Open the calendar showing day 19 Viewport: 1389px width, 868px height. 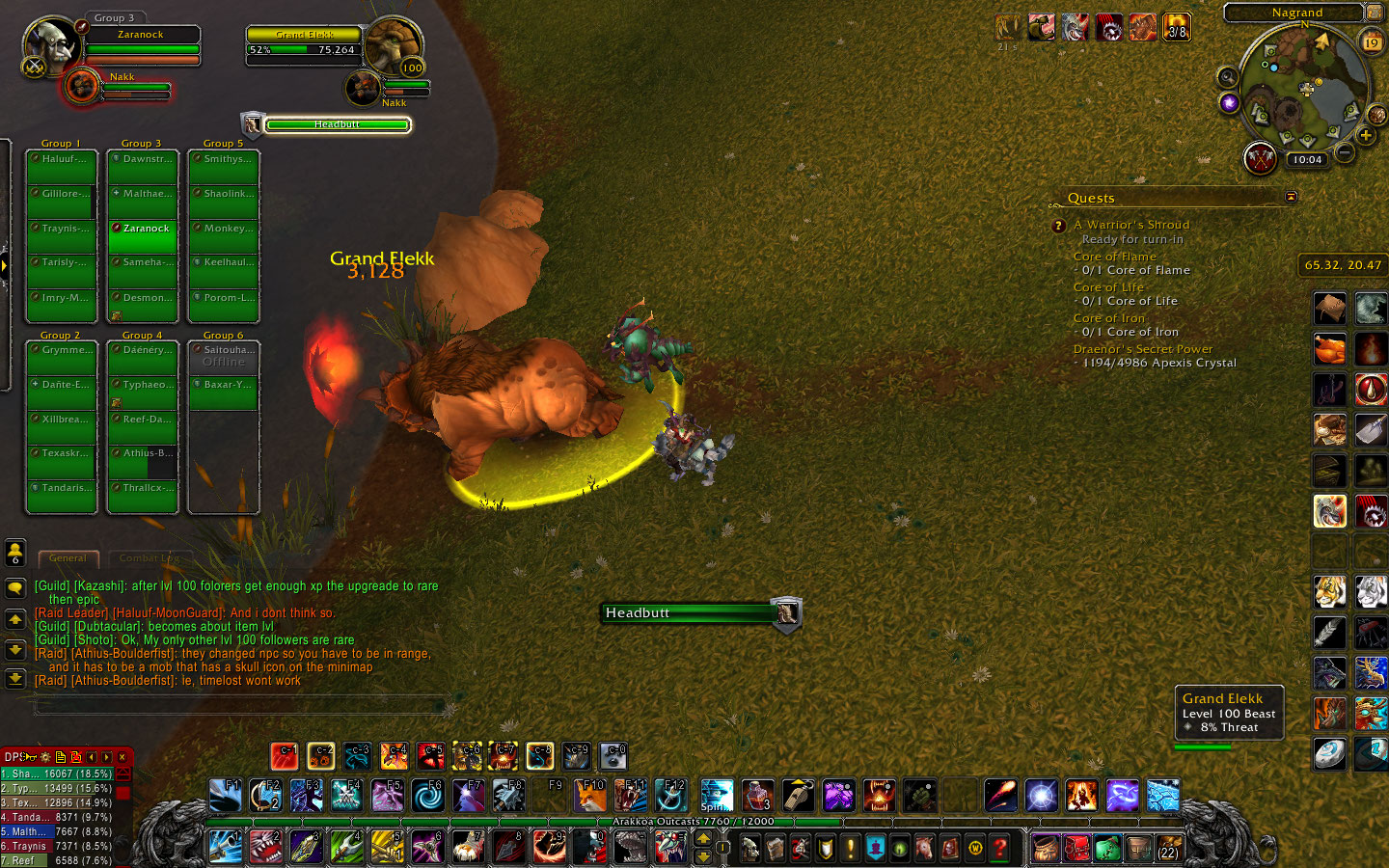point(1372,41)
